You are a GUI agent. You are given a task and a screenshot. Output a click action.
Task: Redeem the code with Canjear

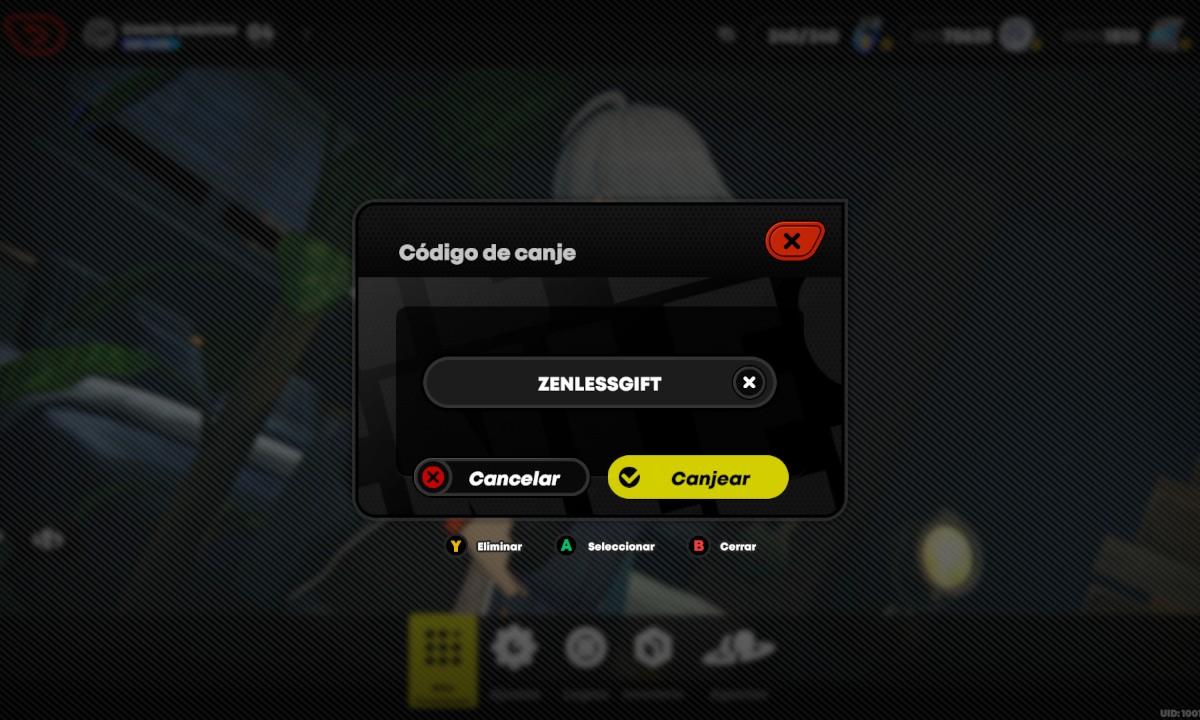[x=698, y=478]
